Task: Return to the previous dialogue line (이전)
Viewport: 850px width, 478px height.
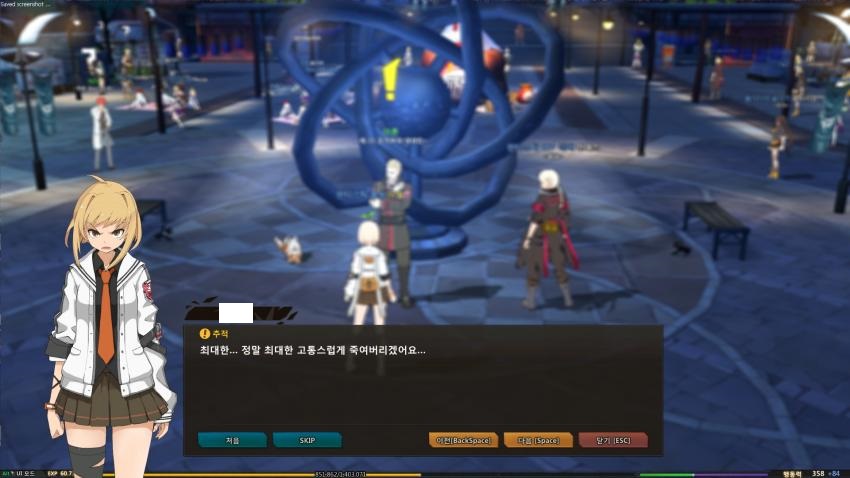Action: [463, 440]
